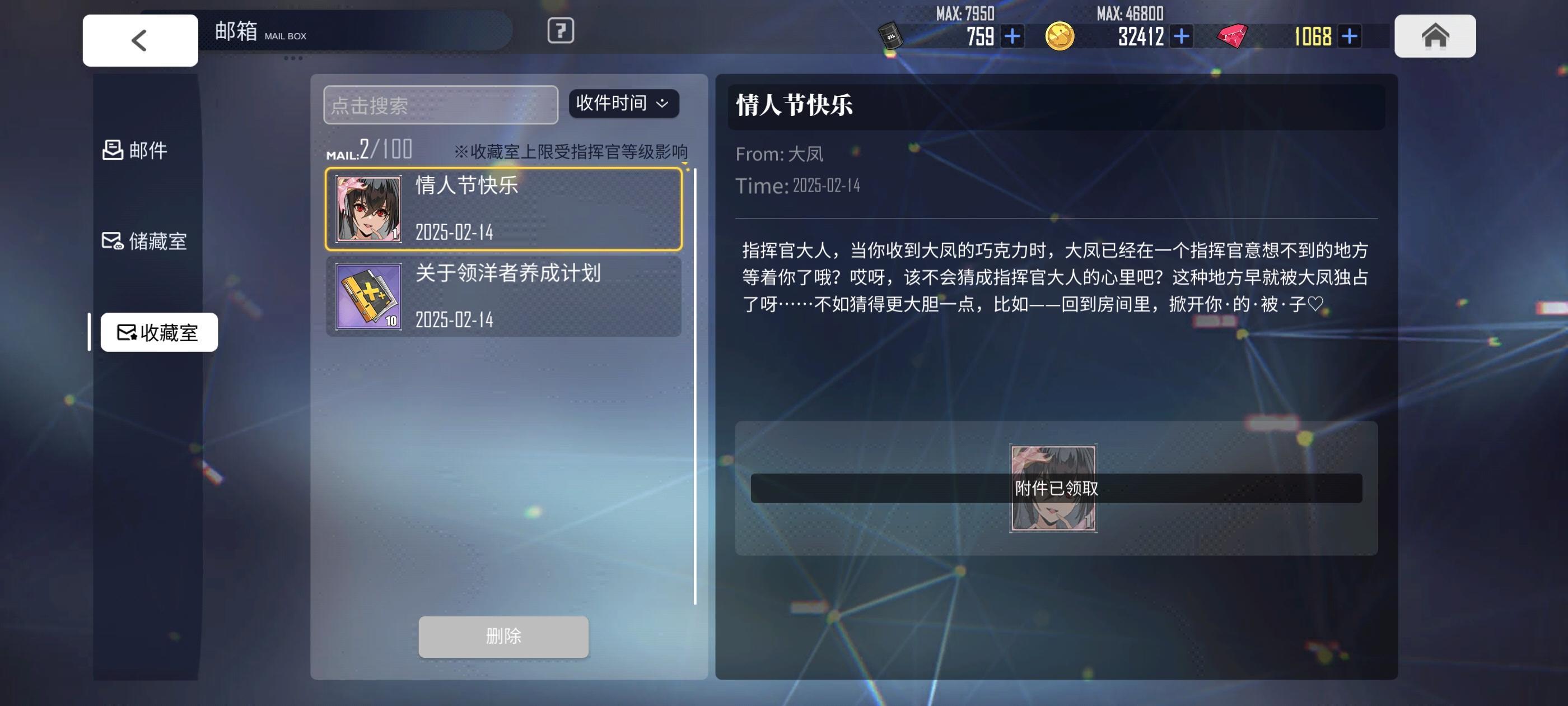1568x706 pixels.
Task: Add oil via the plus next to 759
Action: pos(1012,36)
